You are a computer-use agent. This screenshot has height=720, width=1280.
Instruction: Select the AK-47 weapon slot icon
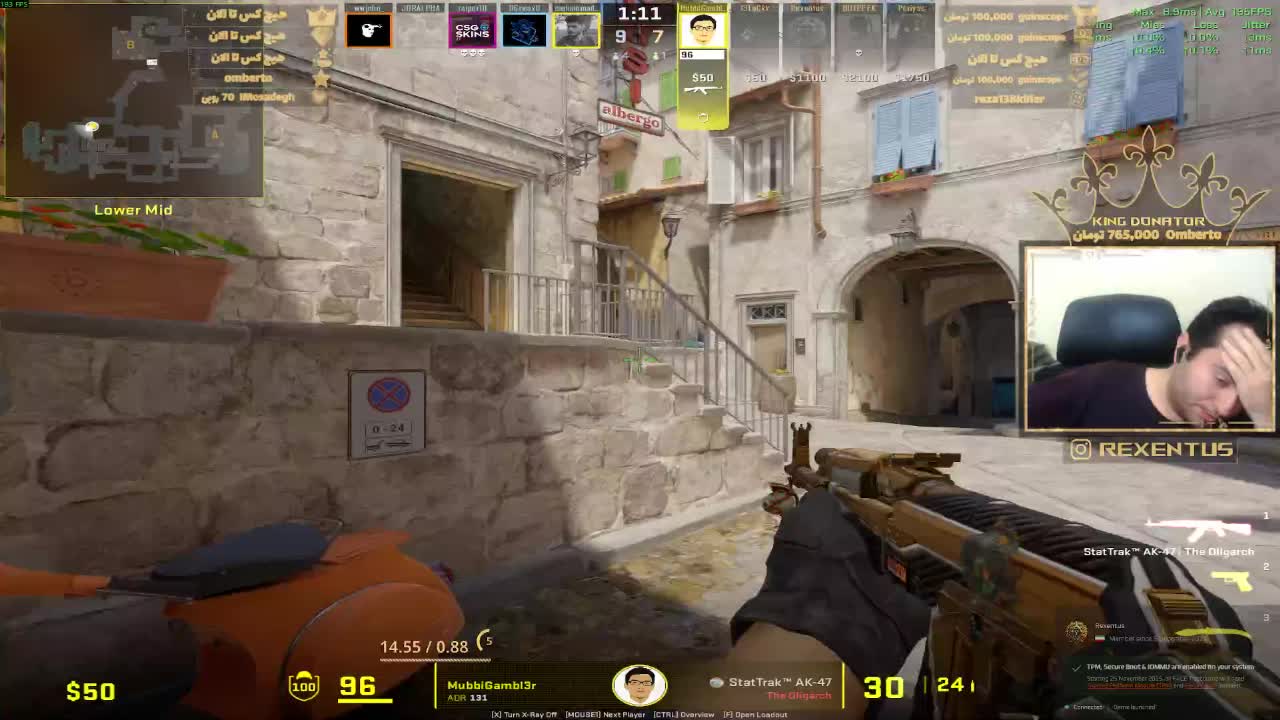click(1198, 527)
